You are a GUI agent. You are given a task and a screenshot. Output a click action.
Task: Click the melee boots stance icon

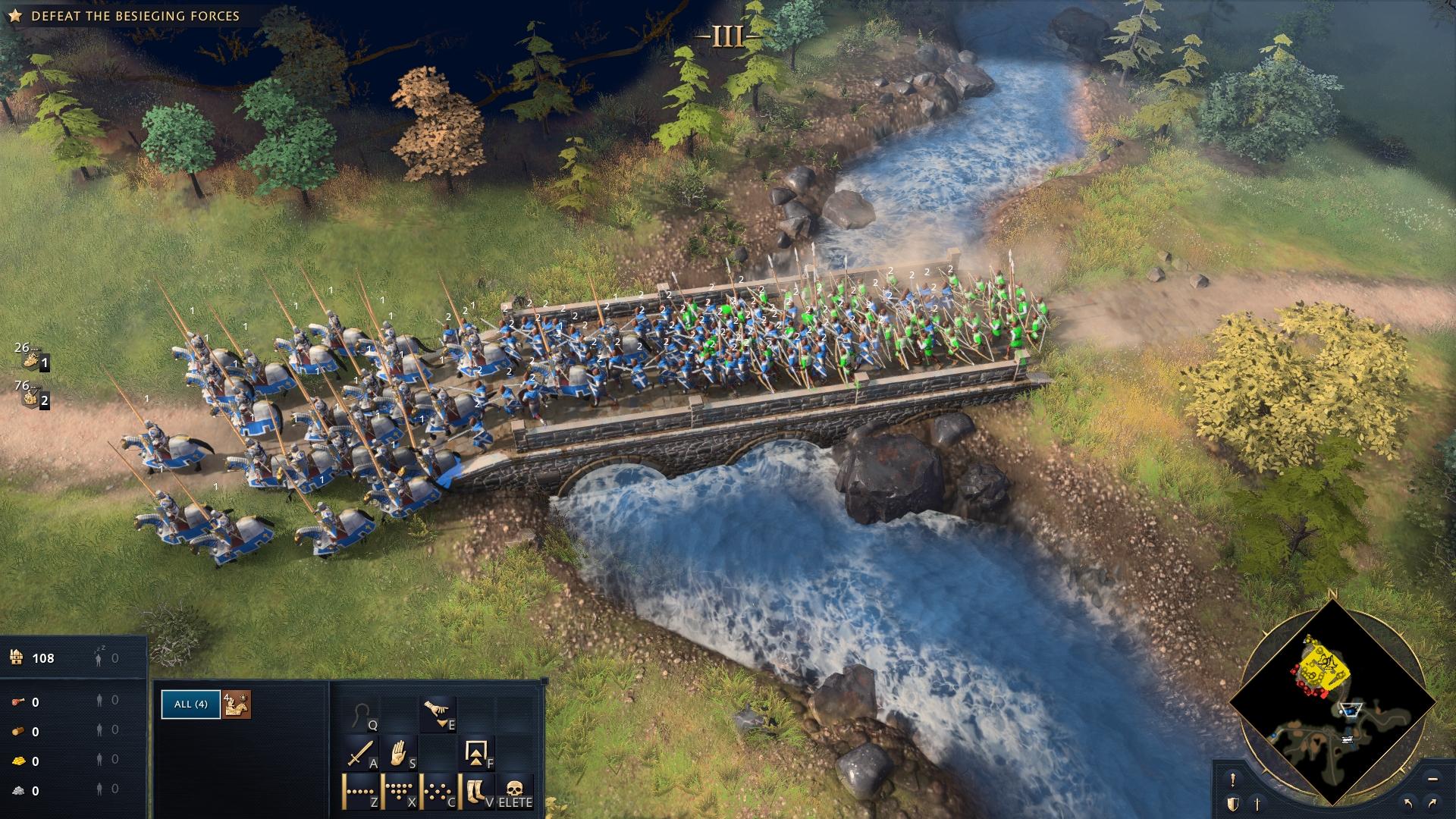[475, 790]
